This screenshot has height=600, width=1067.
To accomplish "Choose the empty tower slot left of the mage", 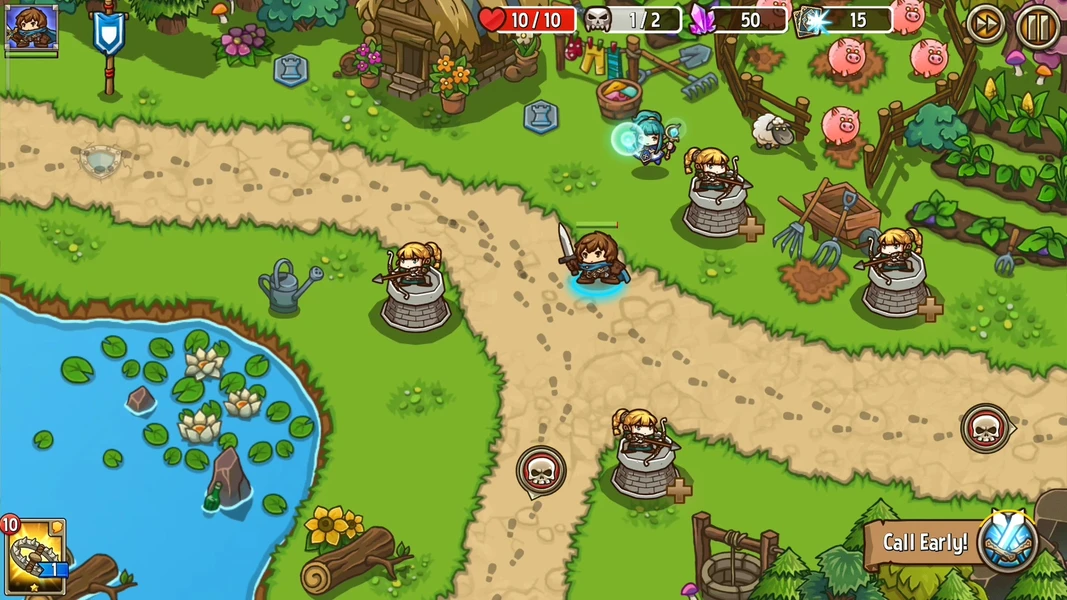I will point(541,117).
